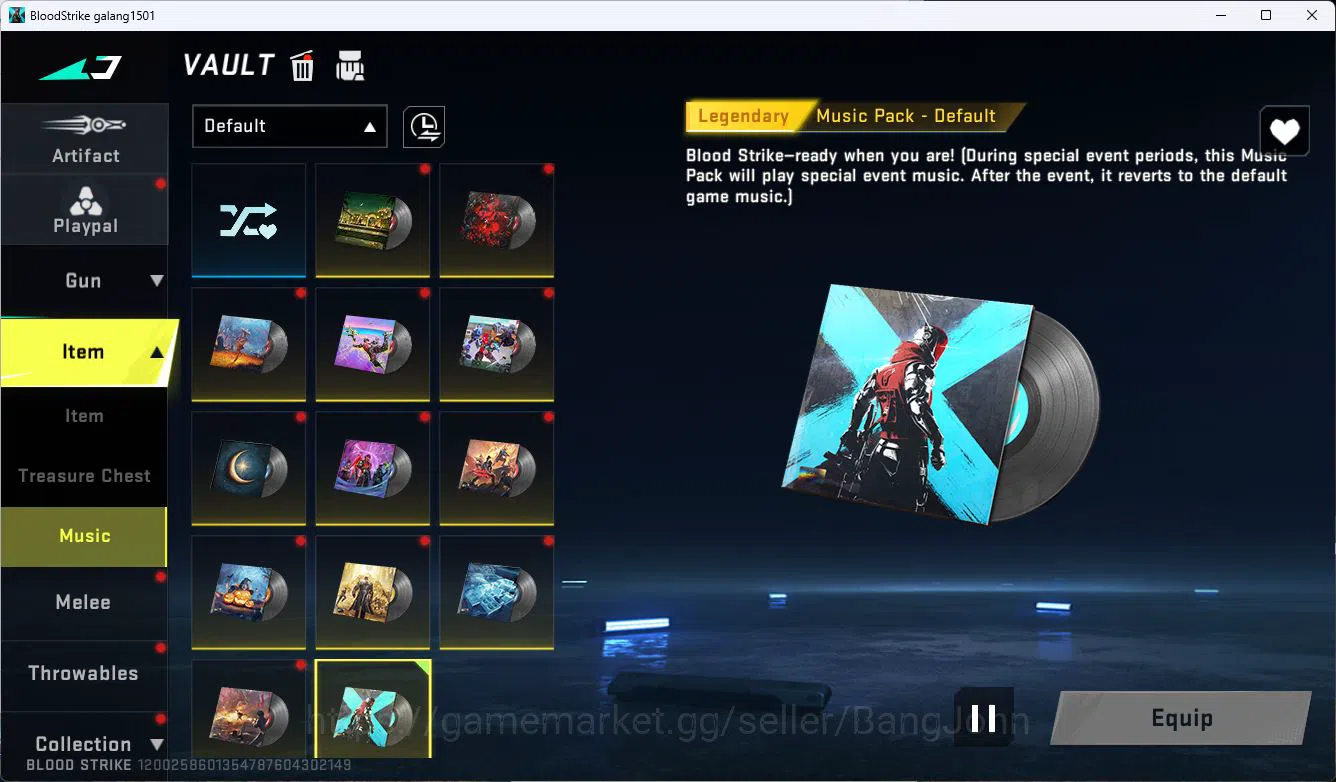Switch to the Treasure Chest tab
The height and width of the screenshot is (782, 1336).
[x=84, y=475]
